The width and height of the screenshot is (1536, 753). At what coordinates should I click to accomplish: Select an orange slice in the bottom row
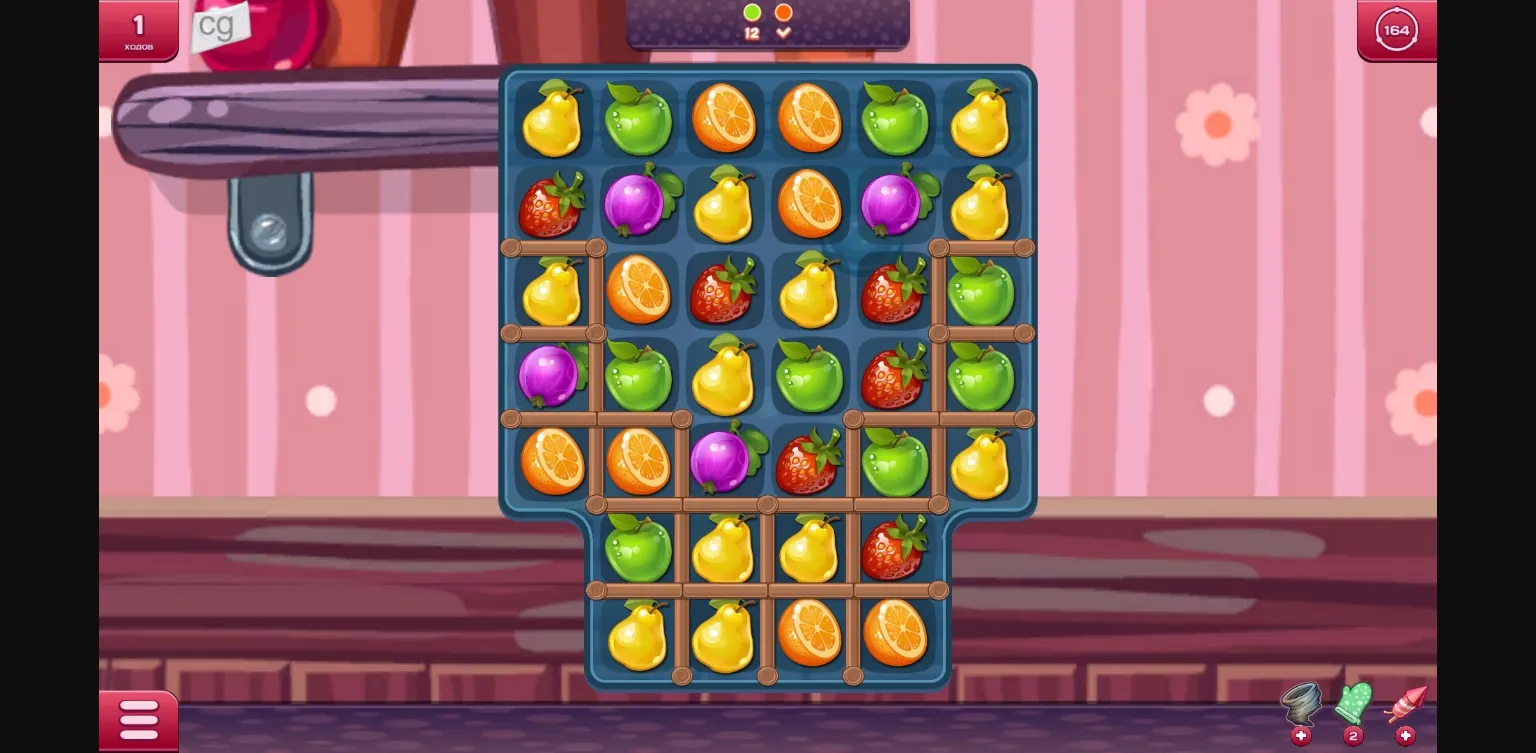point(811,636)
